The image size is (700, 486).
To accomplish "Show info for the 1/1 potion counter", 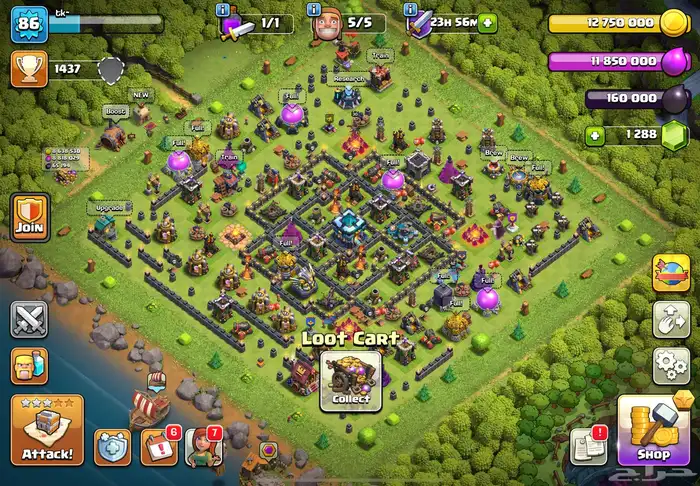I will (x=250, y=22).
